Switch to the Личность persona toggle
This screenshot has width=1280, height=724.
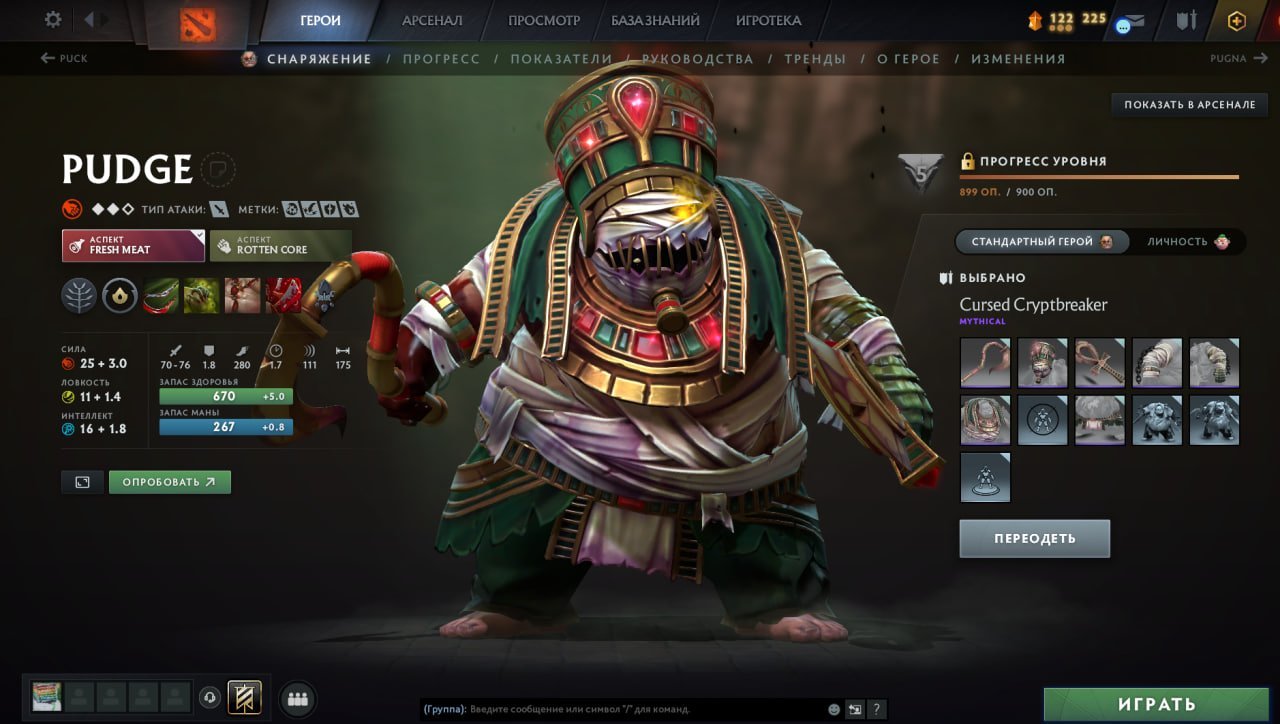1189,241
